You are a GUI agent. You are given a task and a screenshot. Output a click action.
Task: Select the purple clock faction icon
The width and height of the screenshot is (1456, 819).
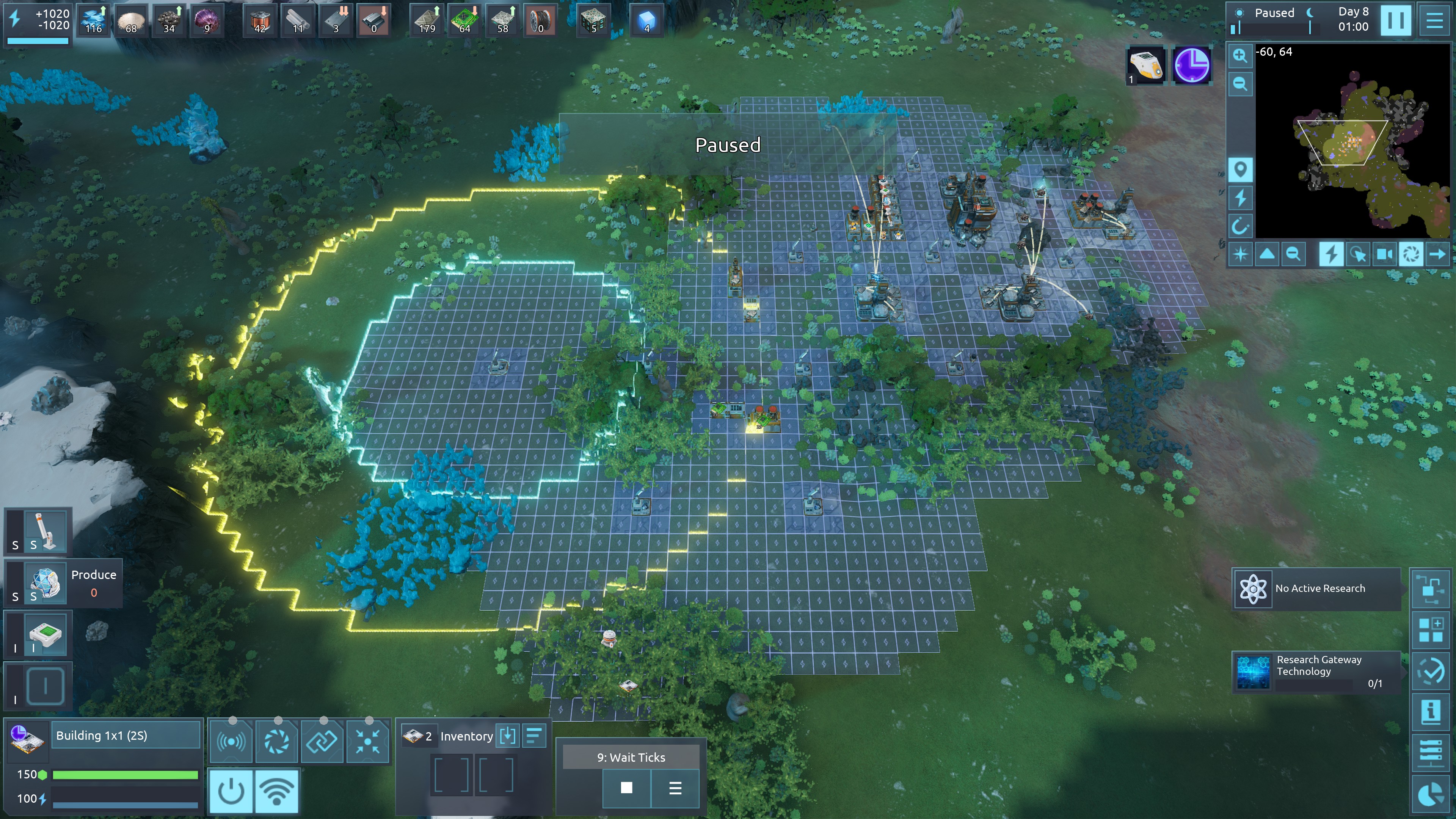pos(1192,66)
